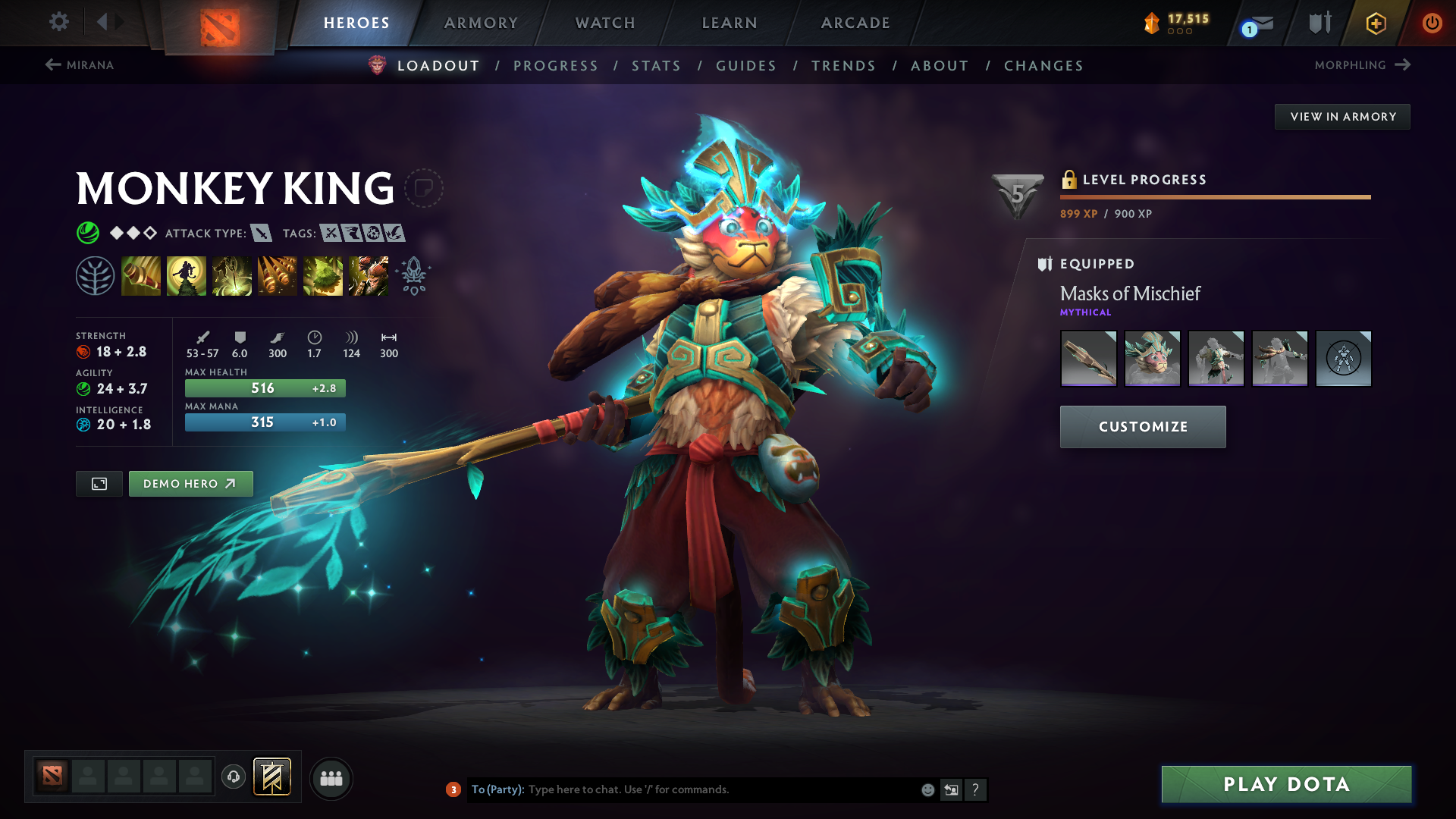Image resolution: width=1456 pixels, height=819 pixels.
Task: Go back to Mirana hero
Action: pos(81,65)
